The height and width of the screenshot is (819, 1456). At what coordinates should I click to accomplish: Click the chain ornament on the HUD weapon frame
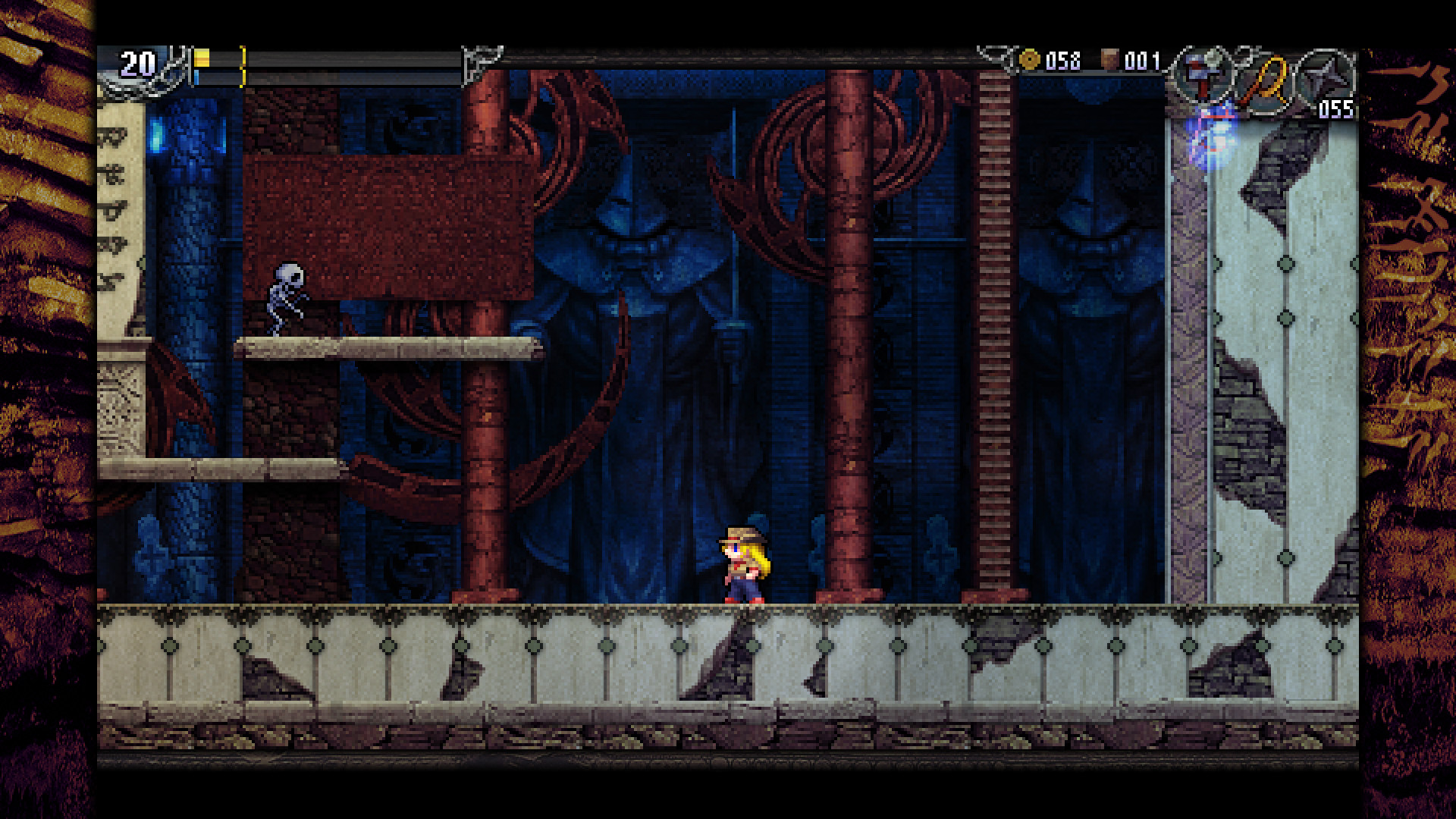(x=1241, y=59)
